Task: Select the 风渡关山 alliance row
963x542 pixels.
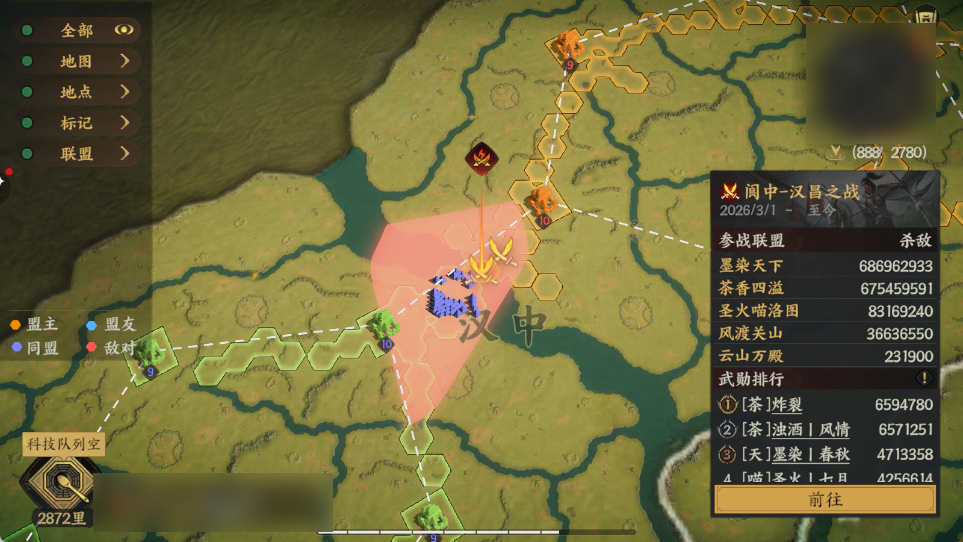Action: tap(825, 334)
